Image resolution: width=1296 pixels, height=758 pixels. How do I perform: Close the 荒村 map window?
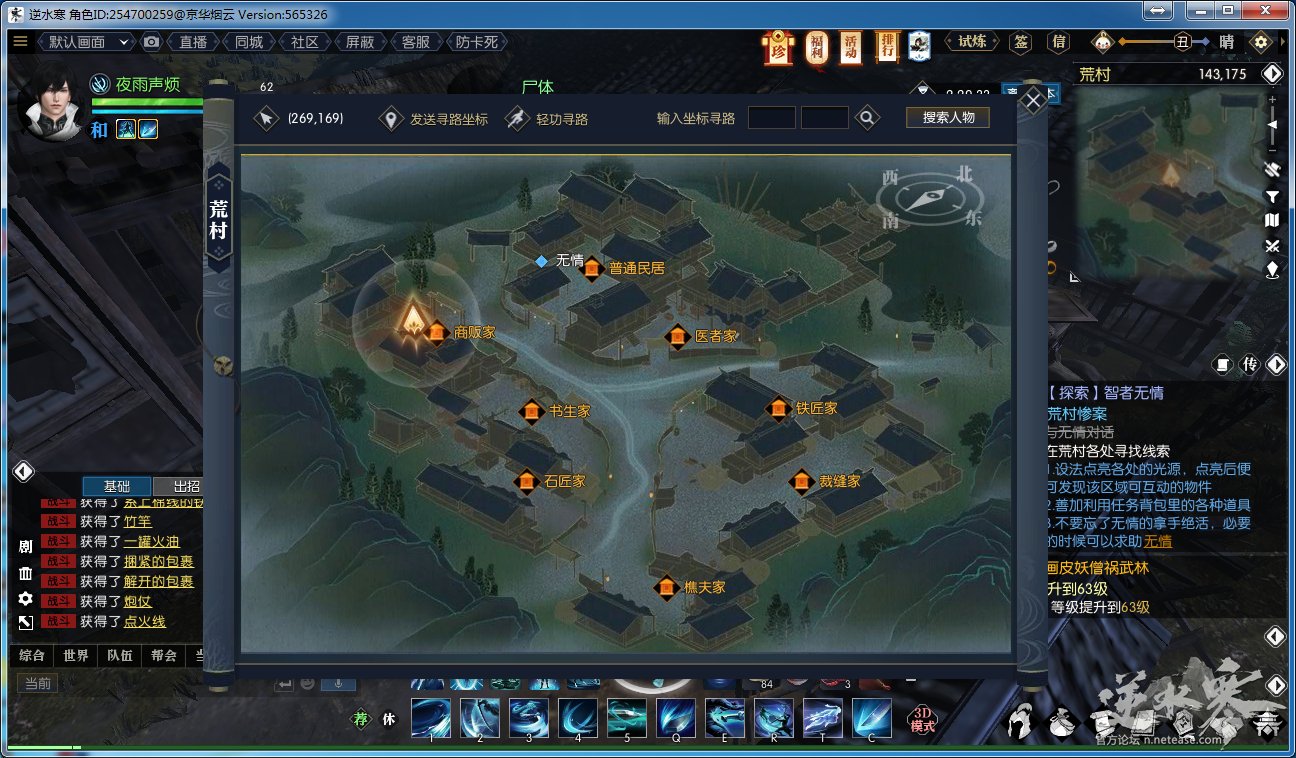tap(1034, 98)
